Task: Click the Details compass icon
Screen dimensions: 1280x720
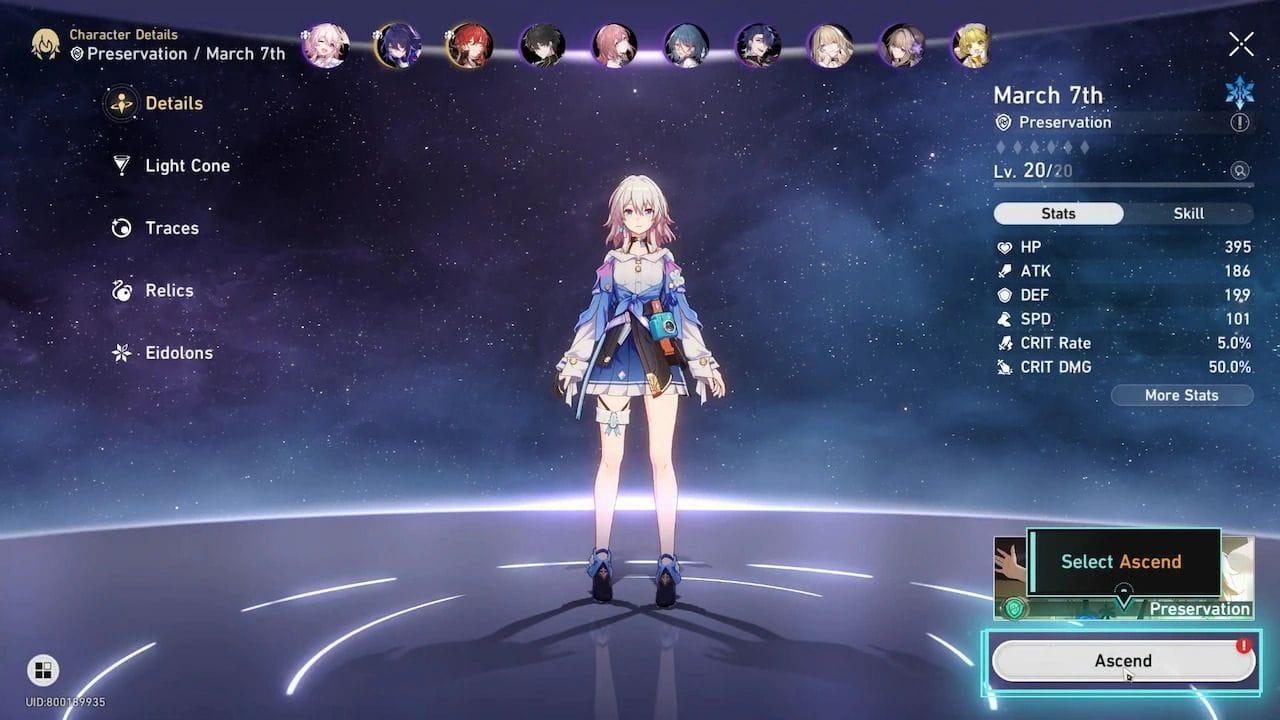Action: pos(123,103)
